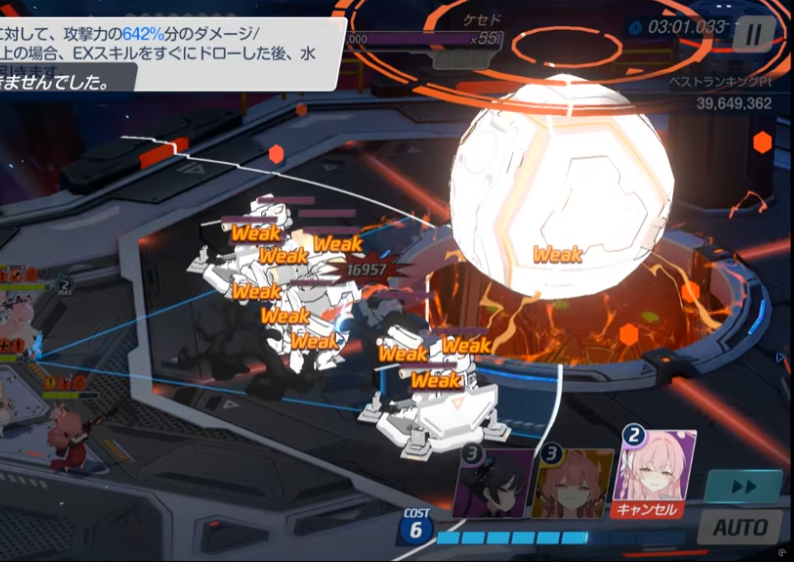Image resolution: width=794 pixels, height=562 pixels.
Task: Pause the battle
Action: tap(753, 36)
